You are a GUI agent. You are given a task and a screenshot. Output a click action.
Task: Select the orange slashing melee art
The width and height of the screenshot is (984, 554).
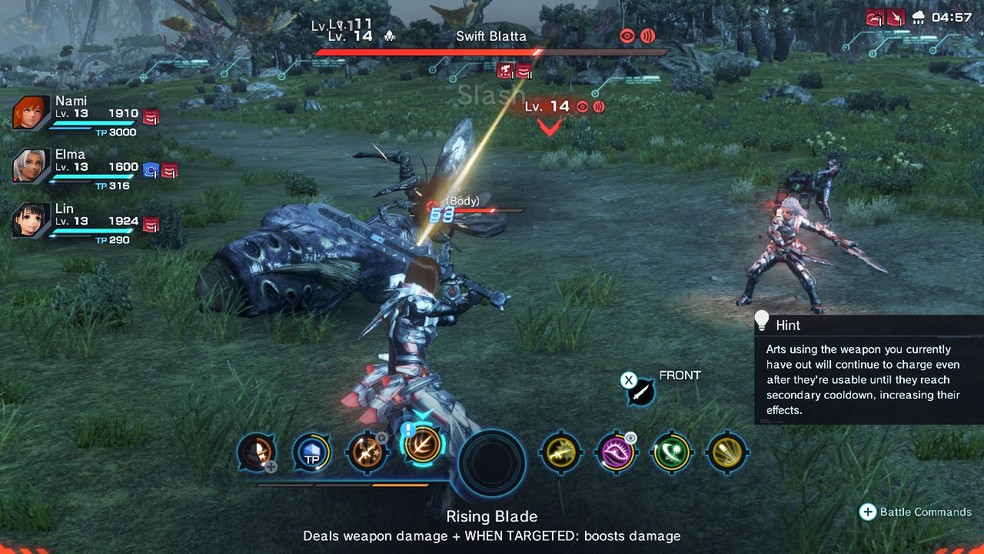tap(366, 453)
